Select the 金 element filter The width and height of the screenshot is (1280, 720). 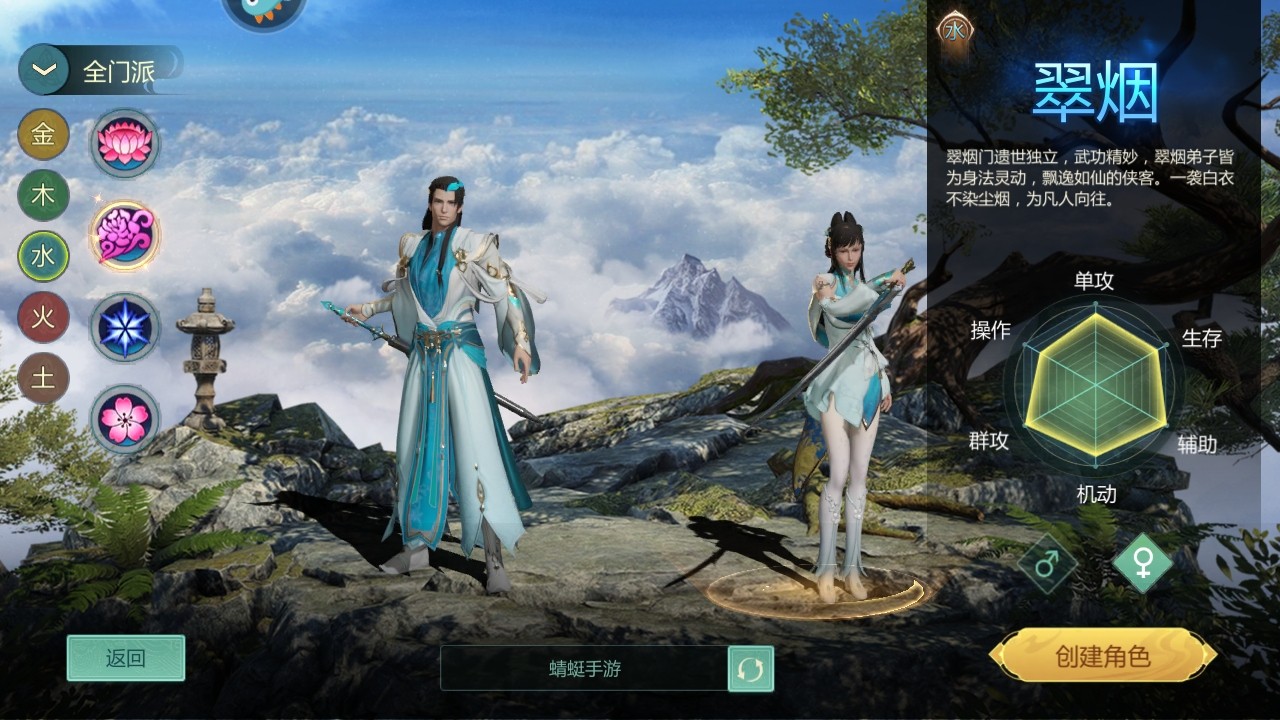pos(42,135)
